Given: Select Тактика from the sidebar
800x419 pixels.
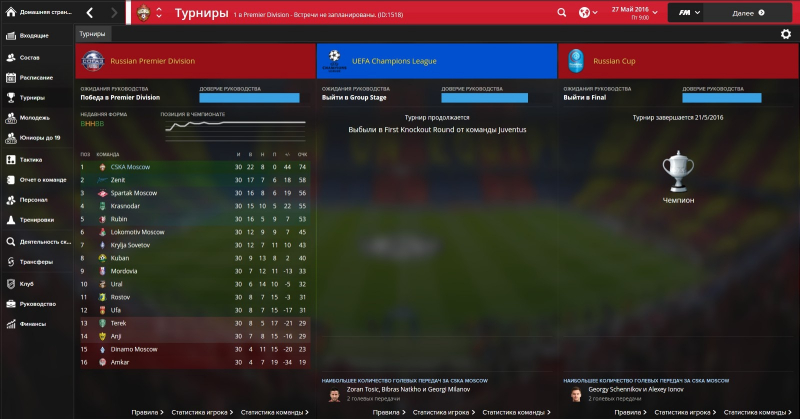Looking at the screenshot, I should (x=31, y=159).
